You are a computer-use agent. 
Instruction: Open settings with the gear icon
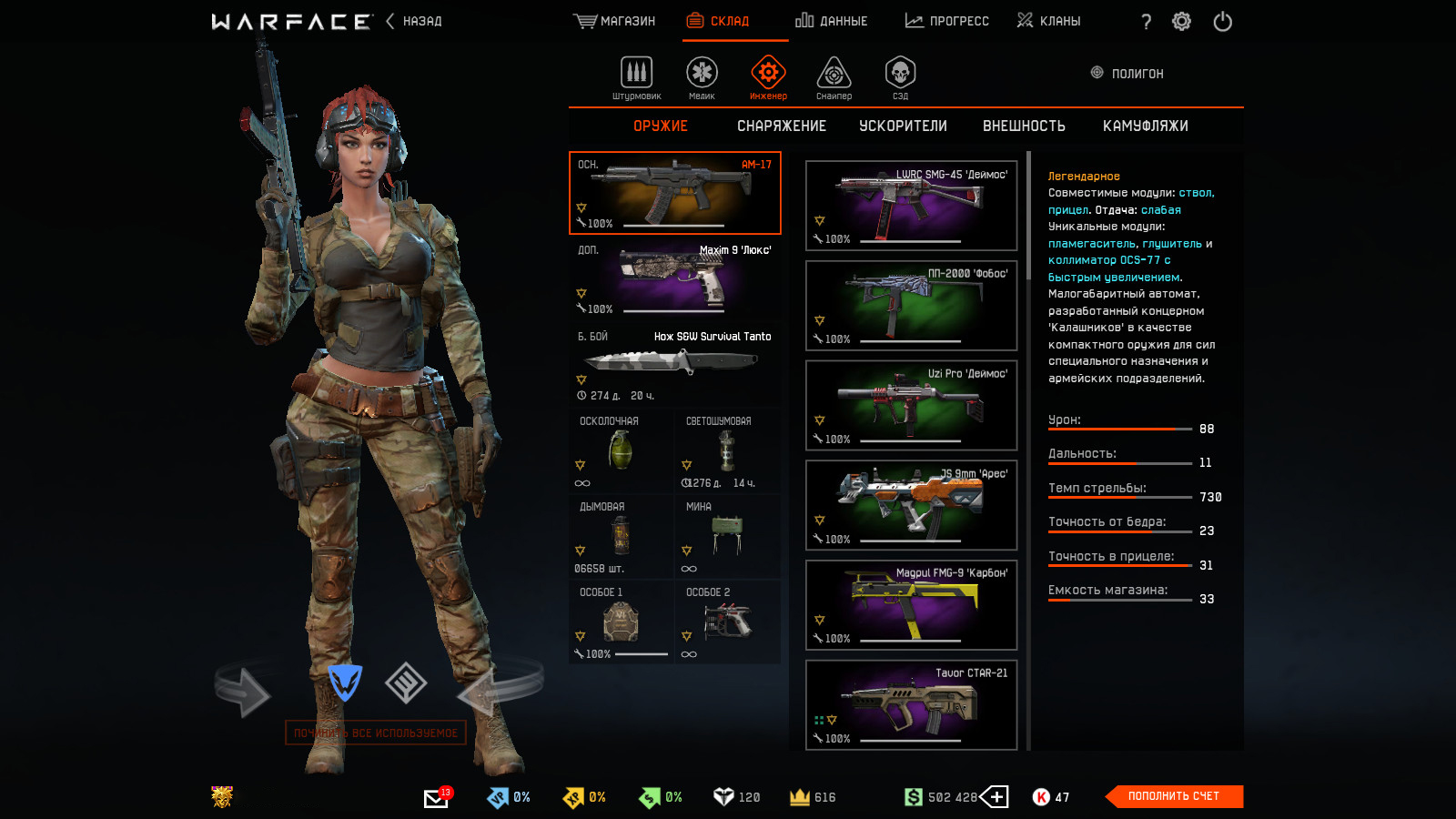point(1181,22)
